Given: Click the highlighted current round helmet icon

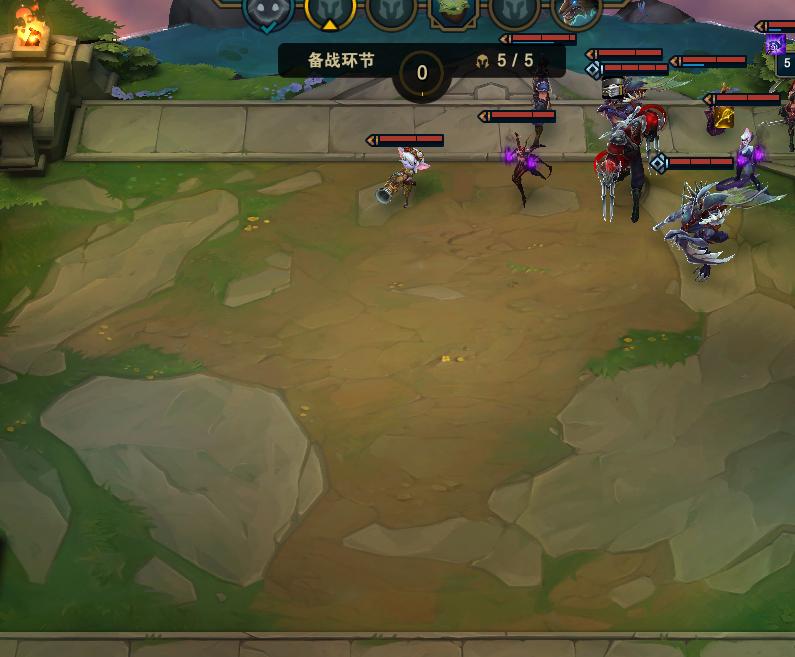Looking at the screenshot, I should tap(329, 11).
